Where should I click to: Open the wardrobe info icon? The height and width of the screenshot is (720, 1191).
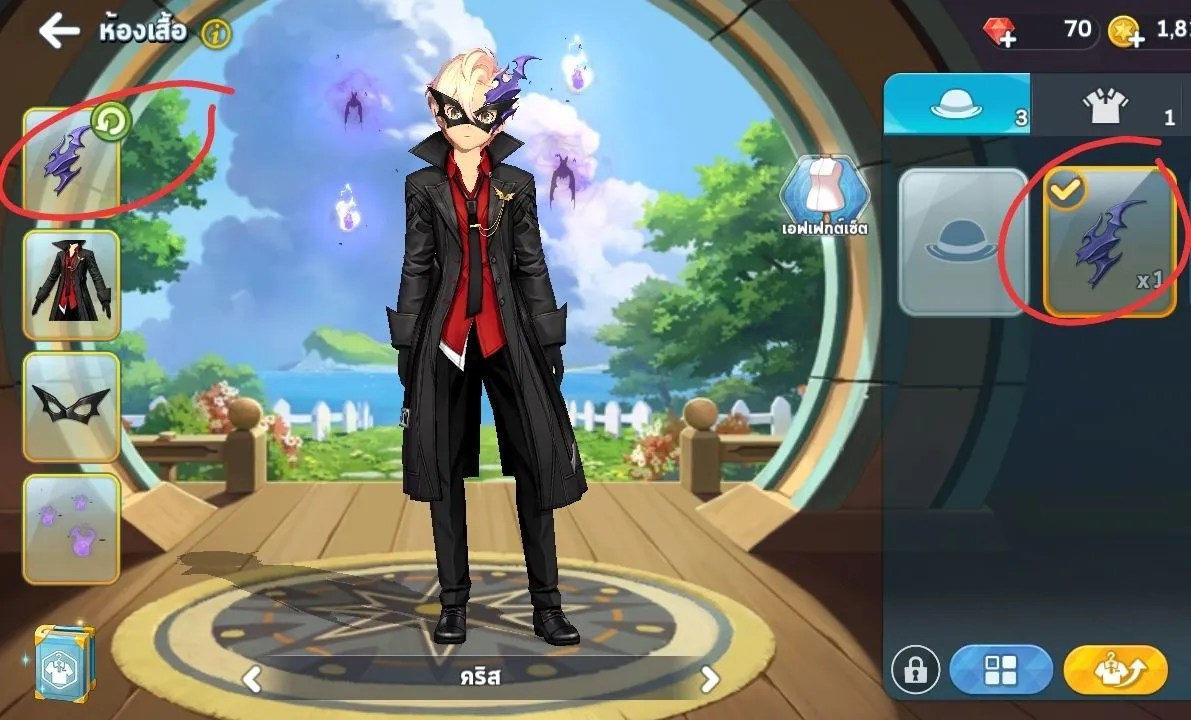(x=215, y=34)
